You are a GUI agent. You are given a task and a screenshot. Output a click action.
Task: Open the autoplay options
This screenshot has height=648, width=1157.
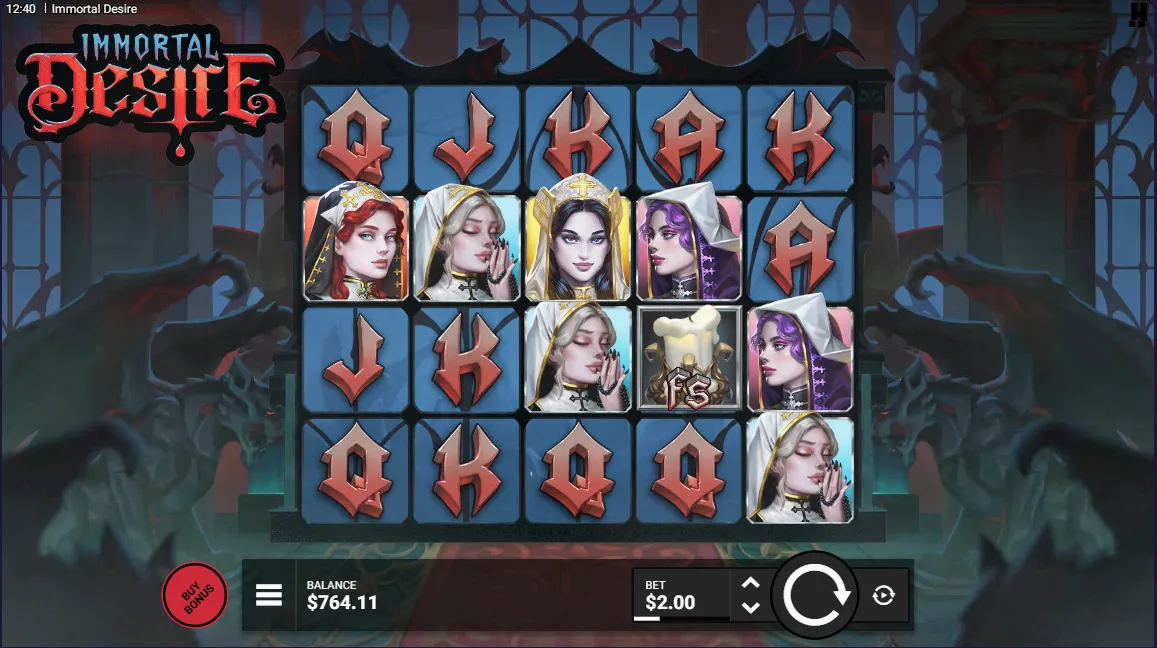[x=883, y=596]
